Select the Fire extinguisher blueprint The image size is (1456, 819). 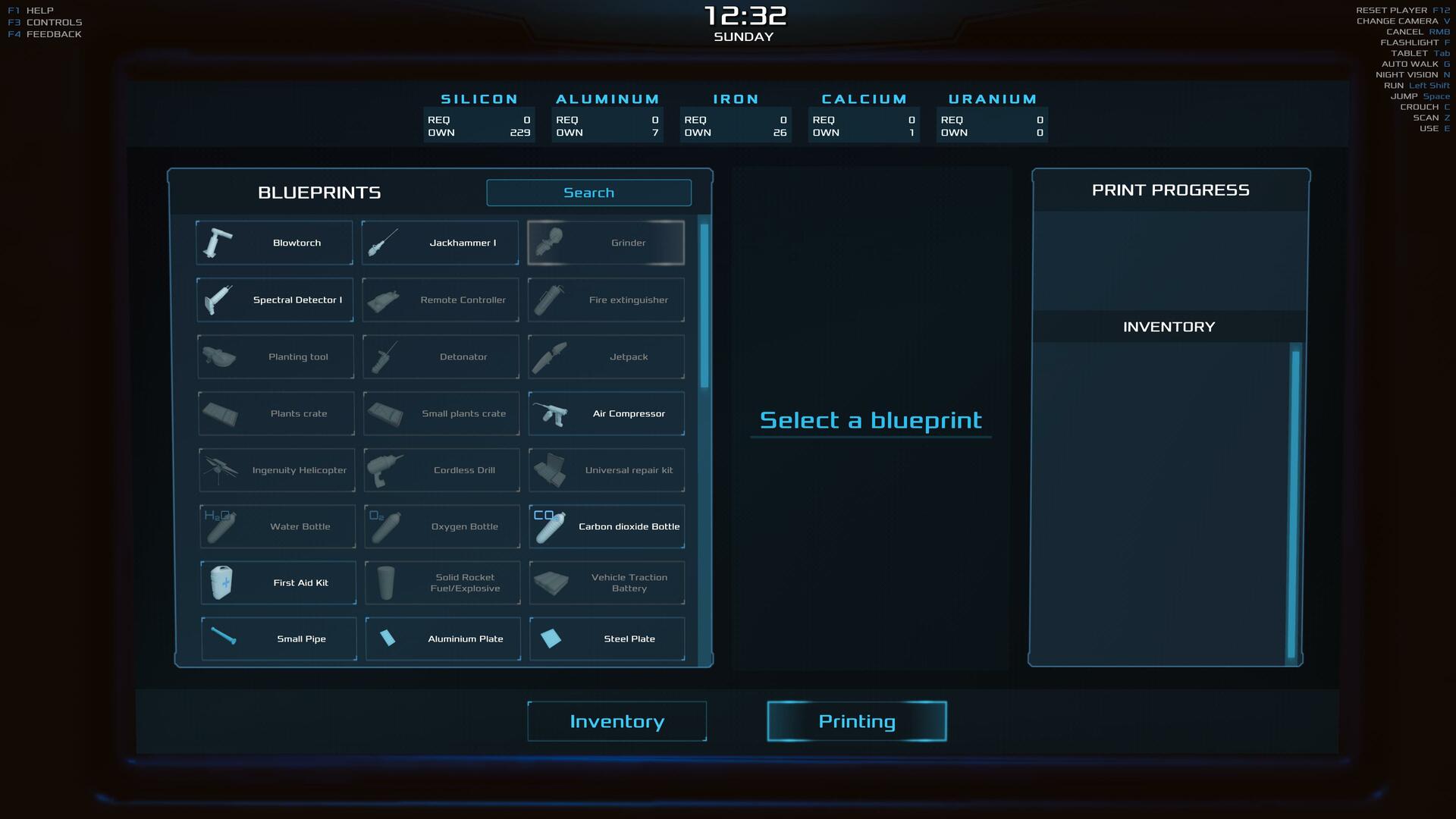click(x=606, y=300)
